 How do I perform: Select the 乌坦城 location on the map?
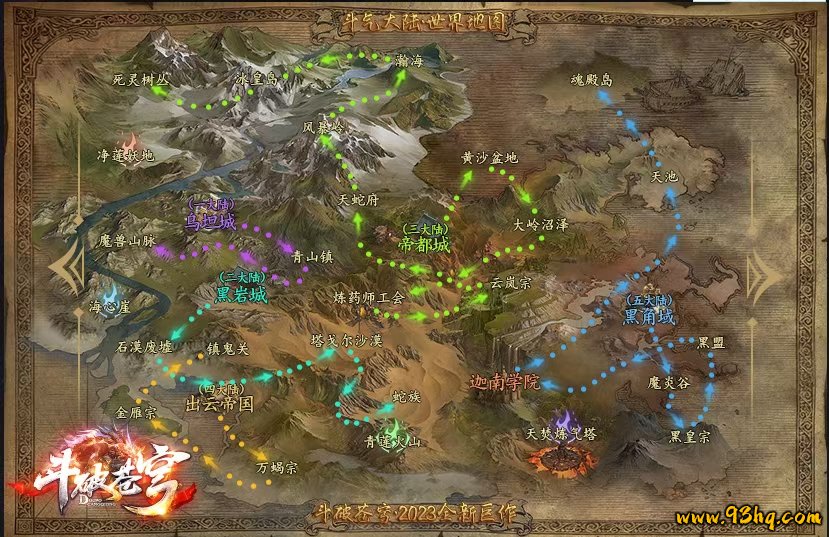(211, 221)
